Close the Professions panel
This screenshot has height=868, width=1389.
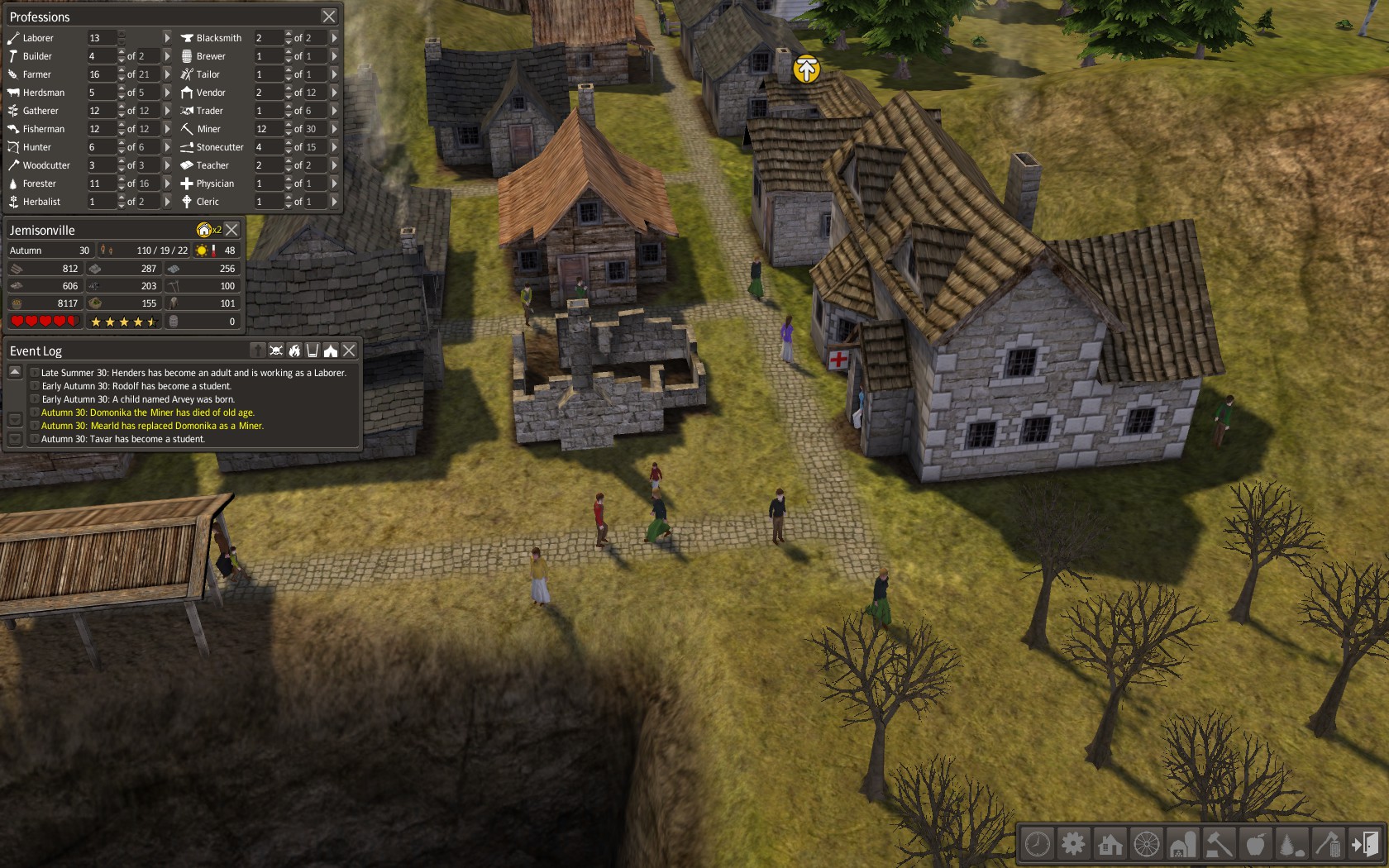point(328,17)
